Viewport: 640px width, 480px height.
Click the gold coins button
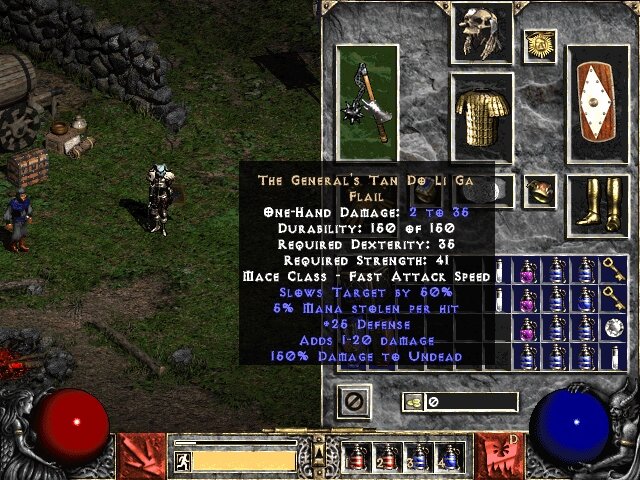pos(411,402)
